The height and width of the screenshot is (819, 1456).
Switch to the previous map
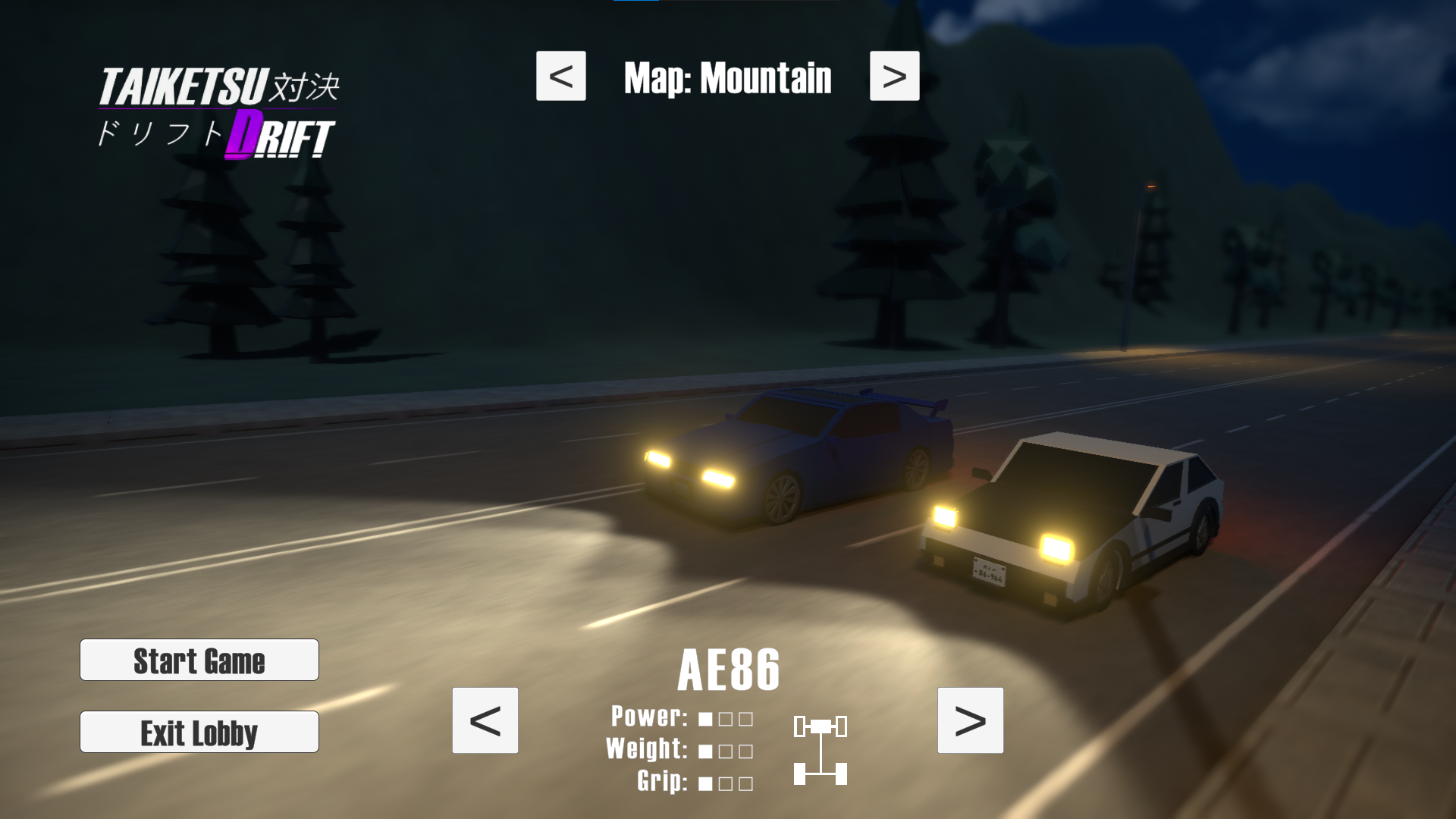click(x=560, y=76)
